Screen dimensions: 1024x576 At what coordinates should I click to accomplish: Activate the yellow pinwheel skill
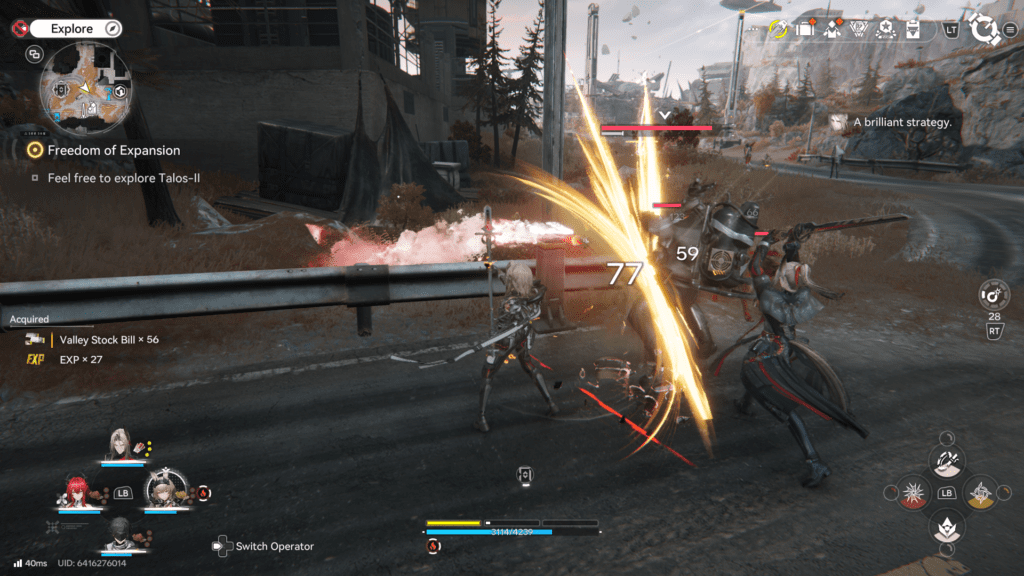pyautogui.click(x=981, y=493)
